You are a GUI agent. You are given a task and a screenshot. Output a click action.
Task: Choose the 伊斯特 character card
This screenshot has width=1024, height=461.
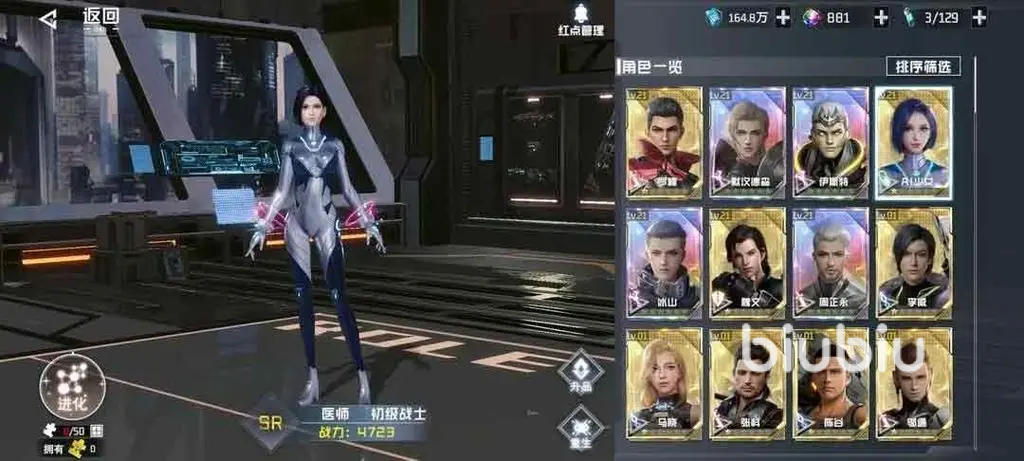[830, 142]
